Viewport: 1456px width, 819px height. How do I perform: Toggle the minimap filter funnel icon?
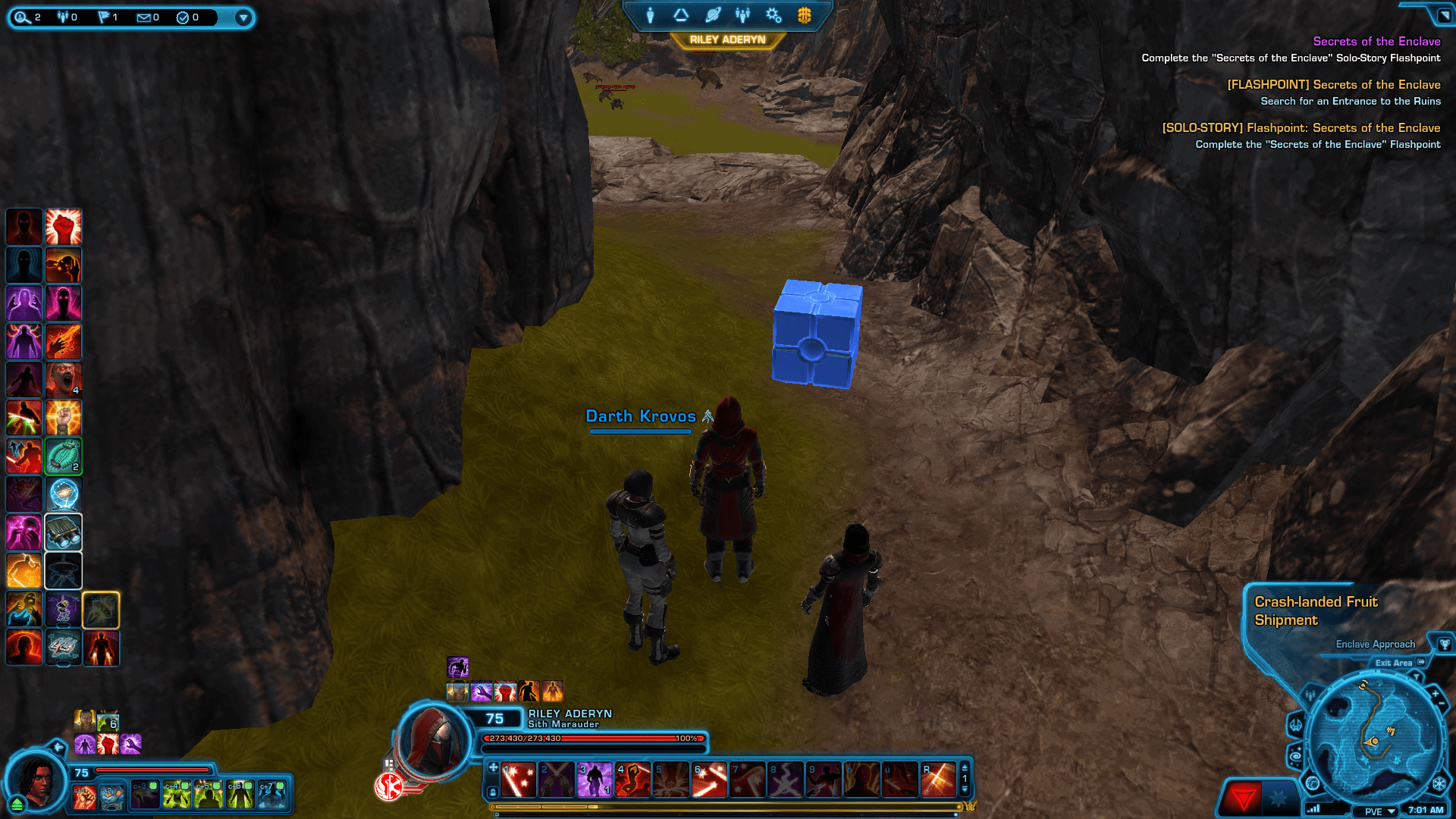pyautogui.click(x=1417, y=676)
